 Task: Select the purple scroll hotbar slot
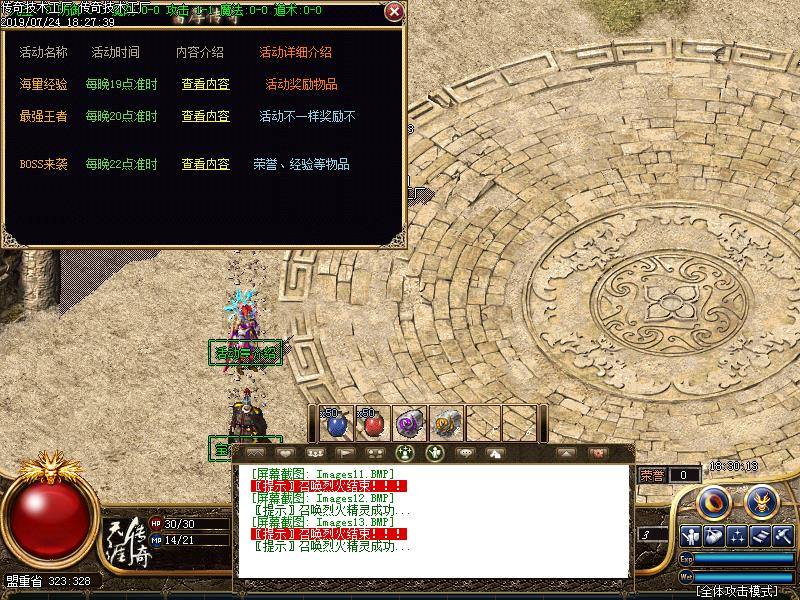tap(409, 423)
